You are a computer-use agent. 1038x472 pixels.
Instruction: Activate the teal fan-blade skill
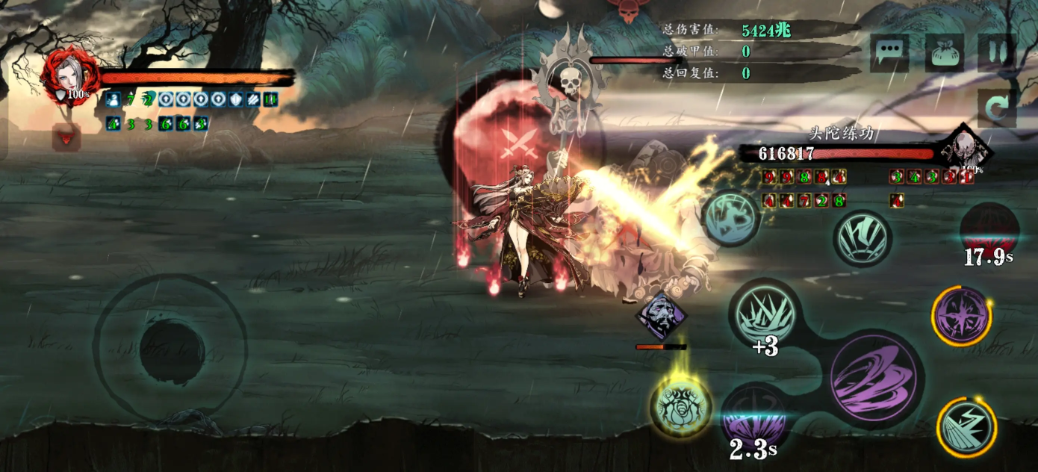pos(863,238)
